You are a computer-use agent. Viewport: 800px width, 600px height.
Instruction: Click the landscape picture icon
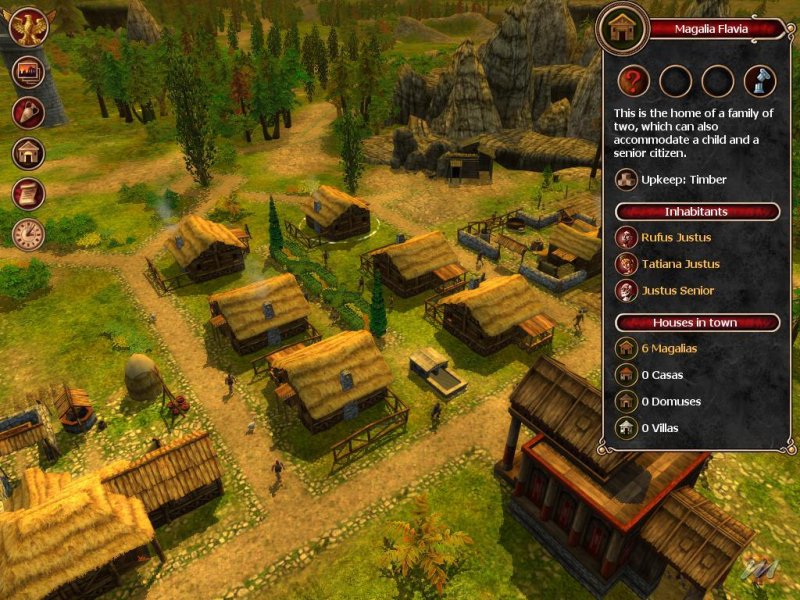click(28, 72)
